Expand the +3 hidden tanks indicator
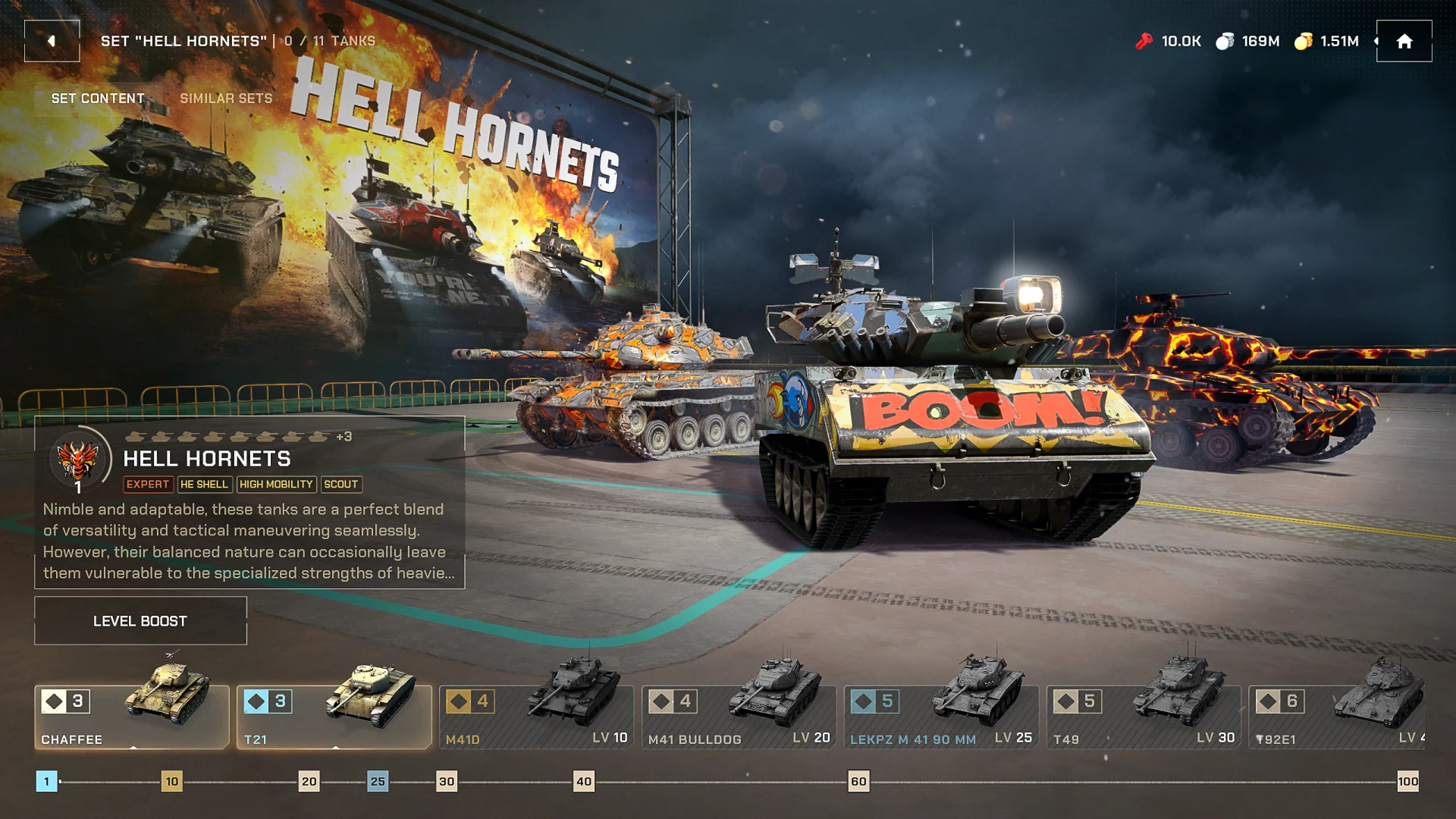The width and height of the screenshot is (1456, 819). tap(345, 436)
